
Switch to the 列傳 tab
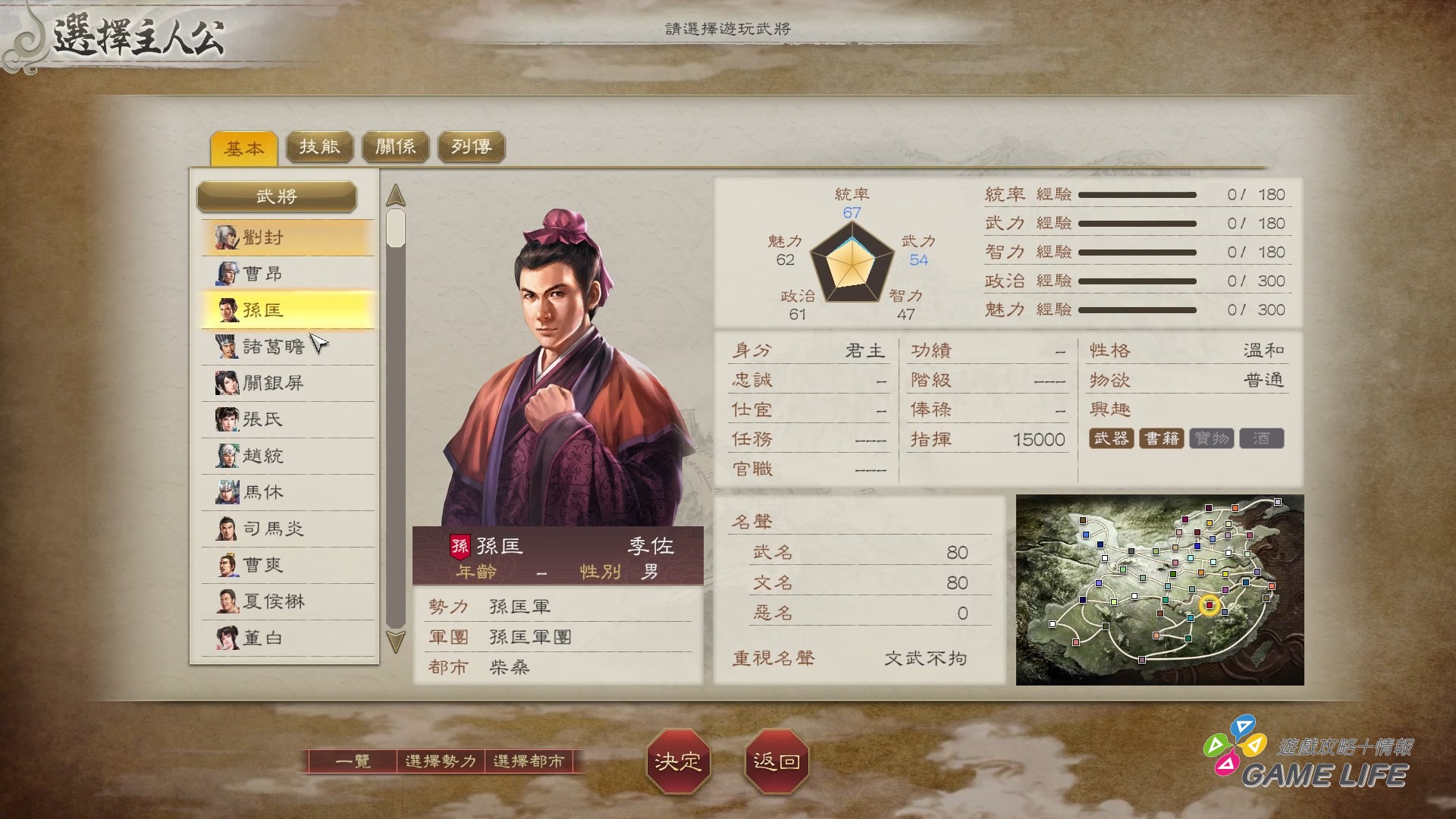[x=470, y=146]
